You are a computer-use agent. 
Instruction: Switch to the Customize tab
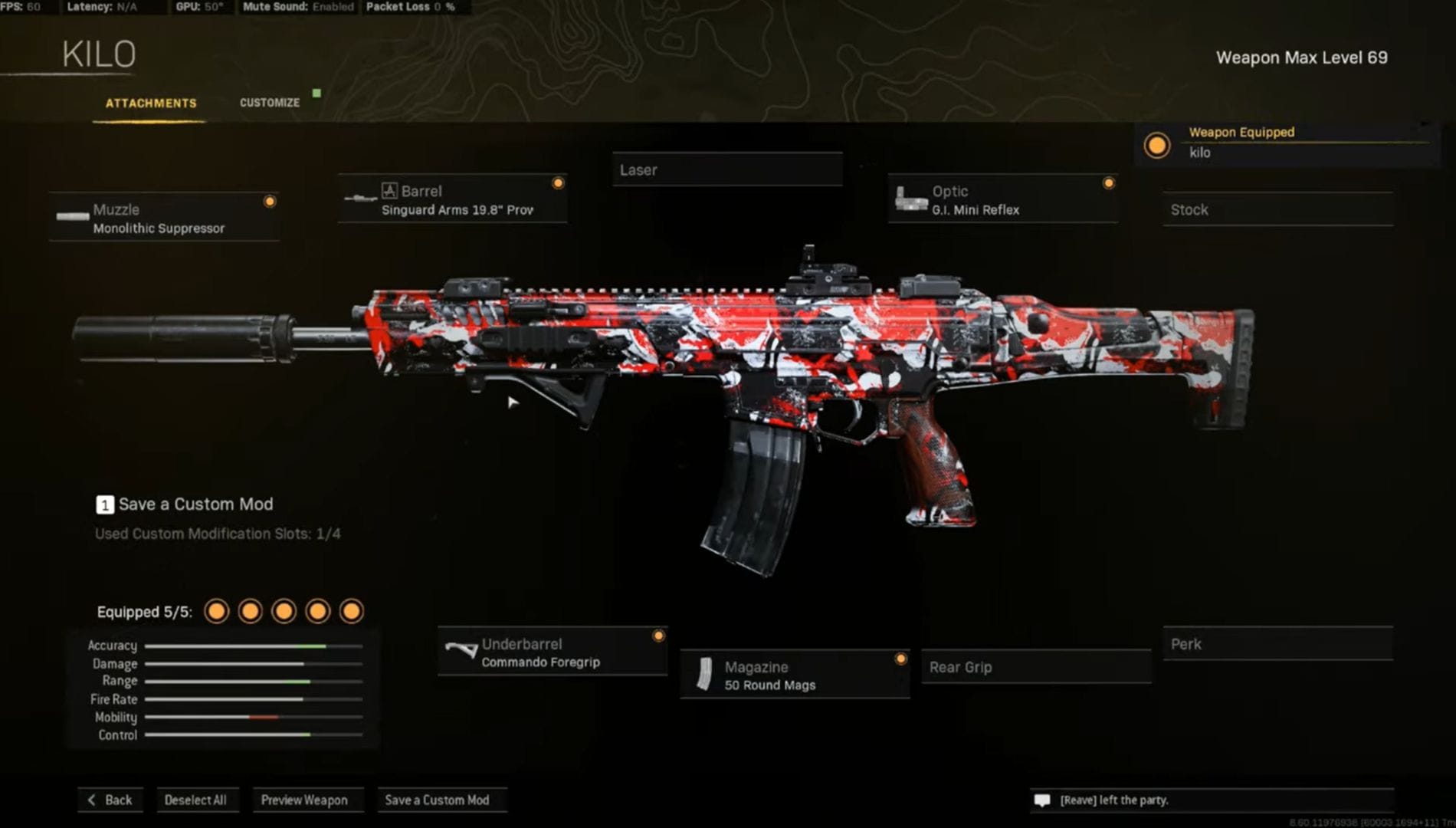point(269,102)
